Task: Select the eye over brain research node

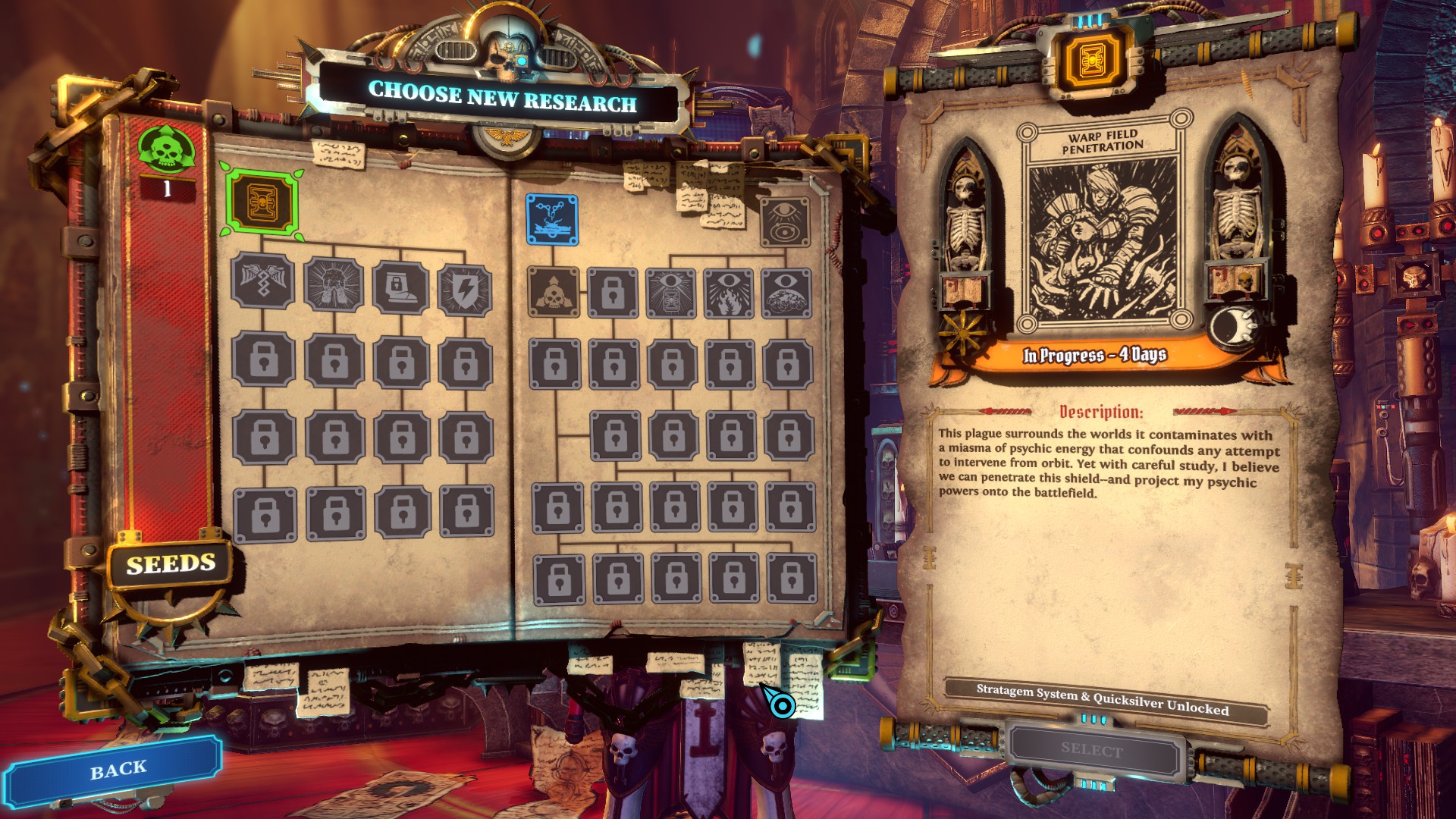Action: (x=786, y=293)
